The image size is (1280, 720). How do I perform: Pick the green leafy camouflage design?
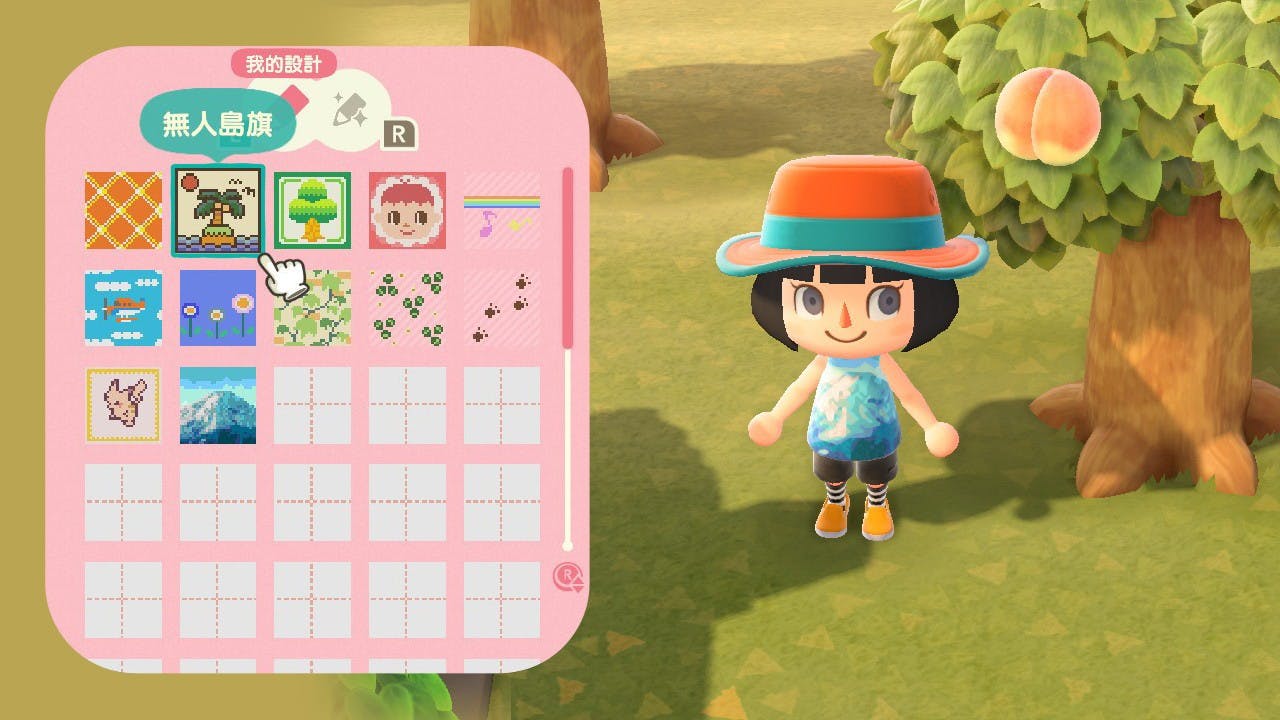coord(312,307)
